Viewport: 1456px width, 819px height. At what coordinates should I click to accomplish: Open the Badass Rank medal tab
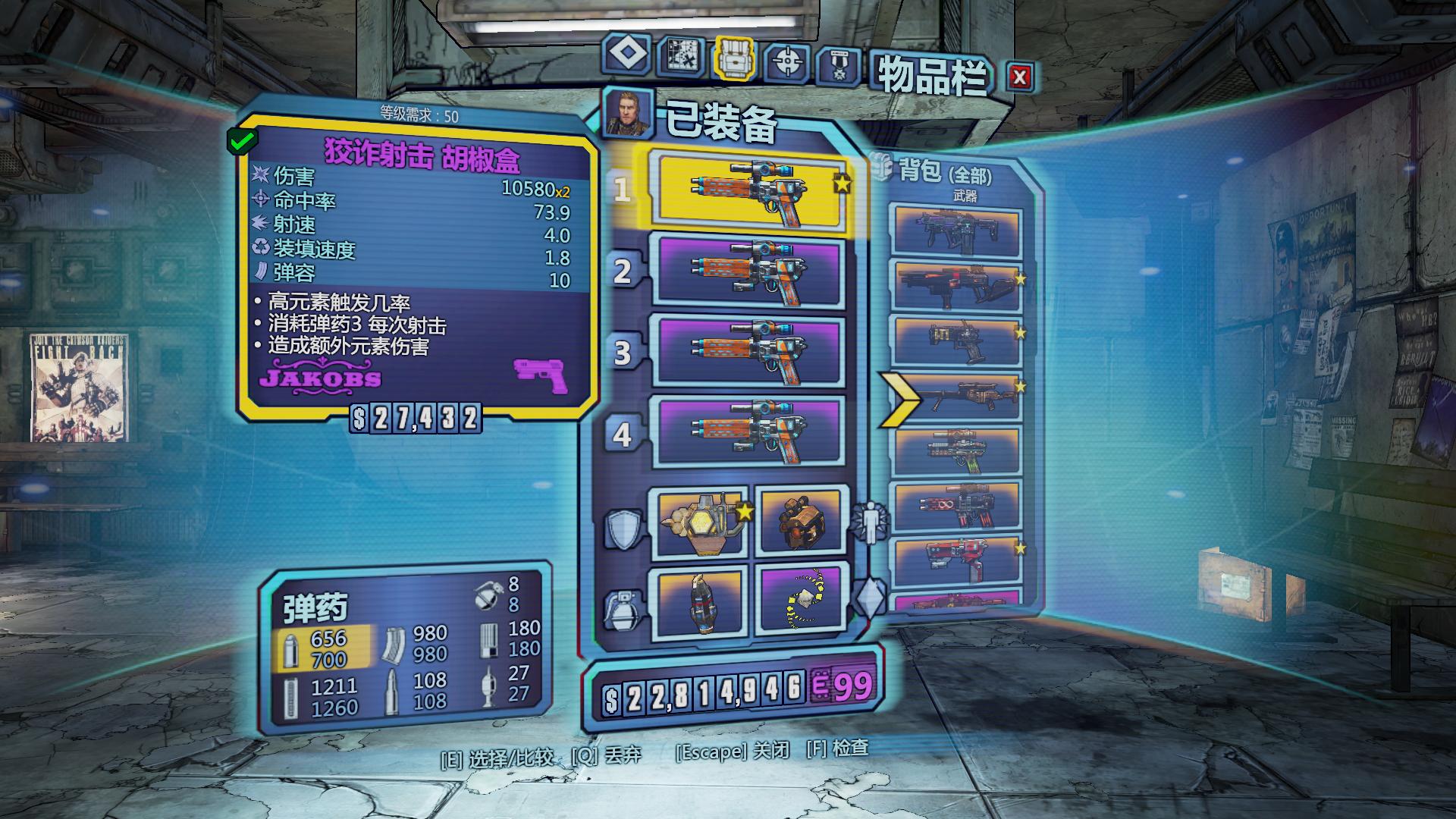click(839, 67)
